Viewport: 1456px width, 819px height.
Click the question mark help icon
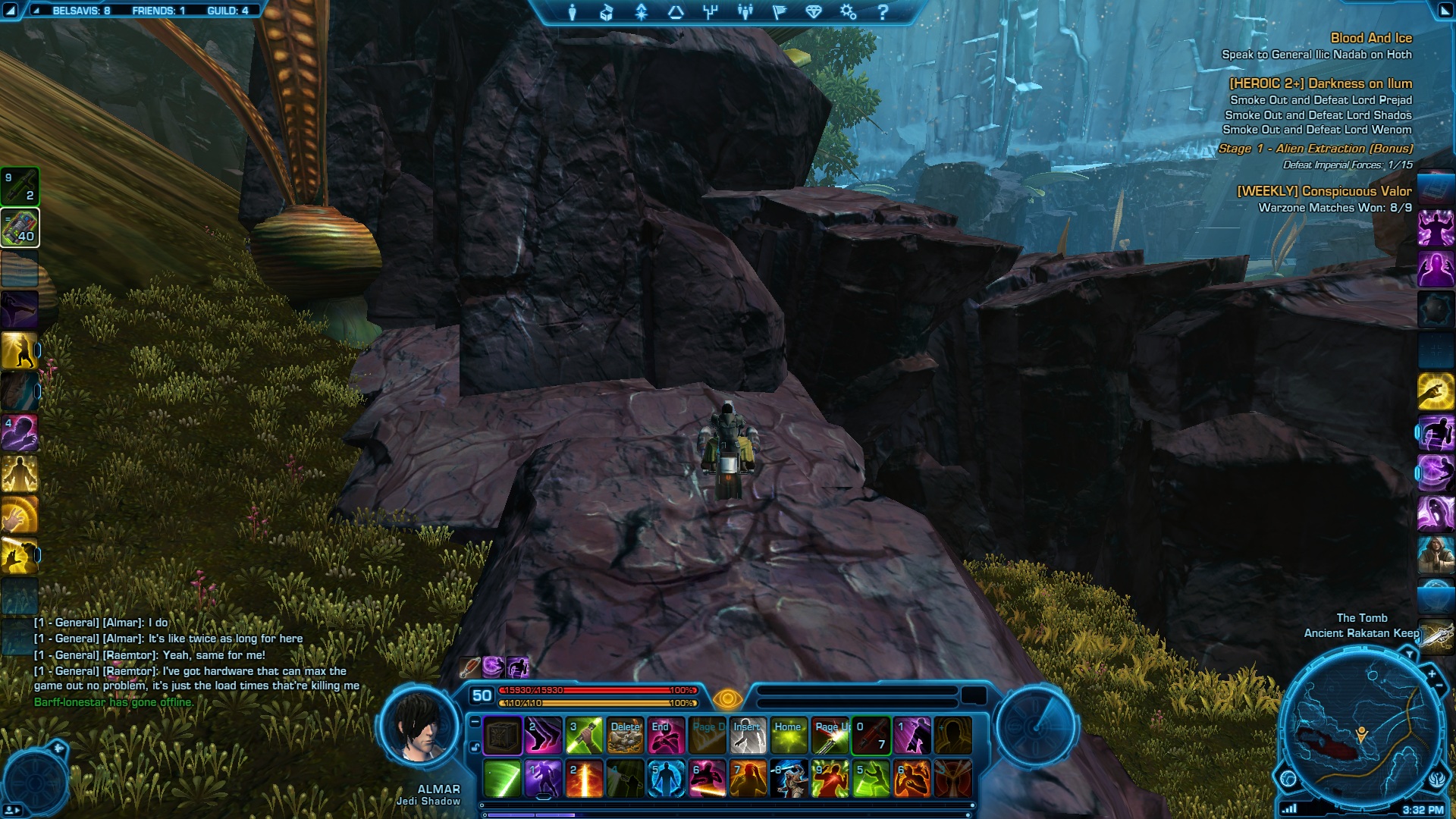click(x=883, y=12)
